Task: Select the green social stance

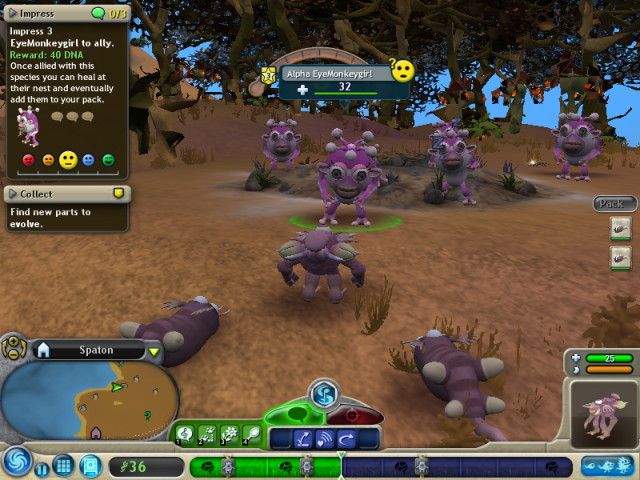Action: pos(293,414)
